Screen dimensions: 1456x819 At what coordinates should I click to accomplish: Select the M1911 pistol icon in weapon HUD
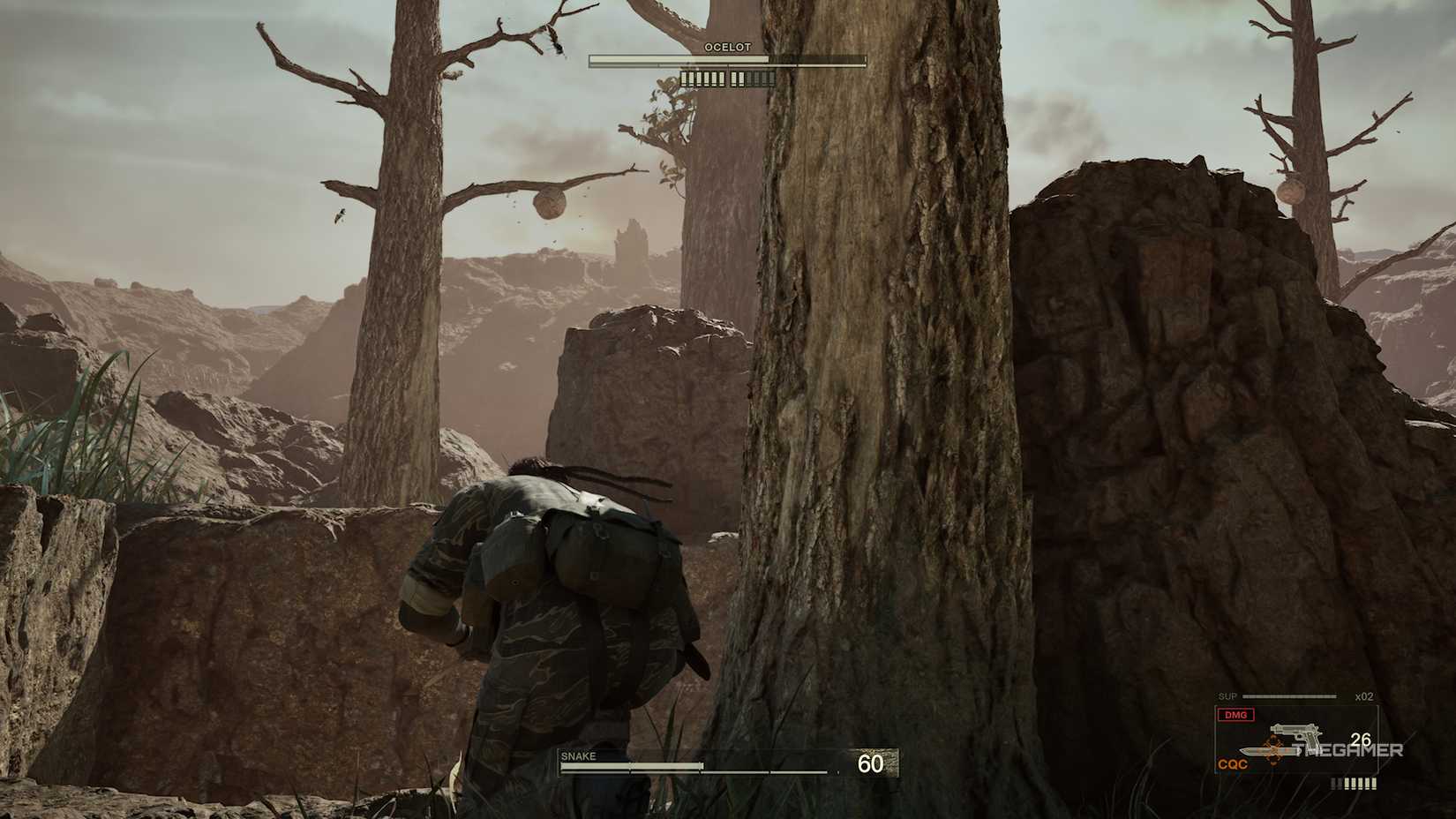[x=1295, y=732]
